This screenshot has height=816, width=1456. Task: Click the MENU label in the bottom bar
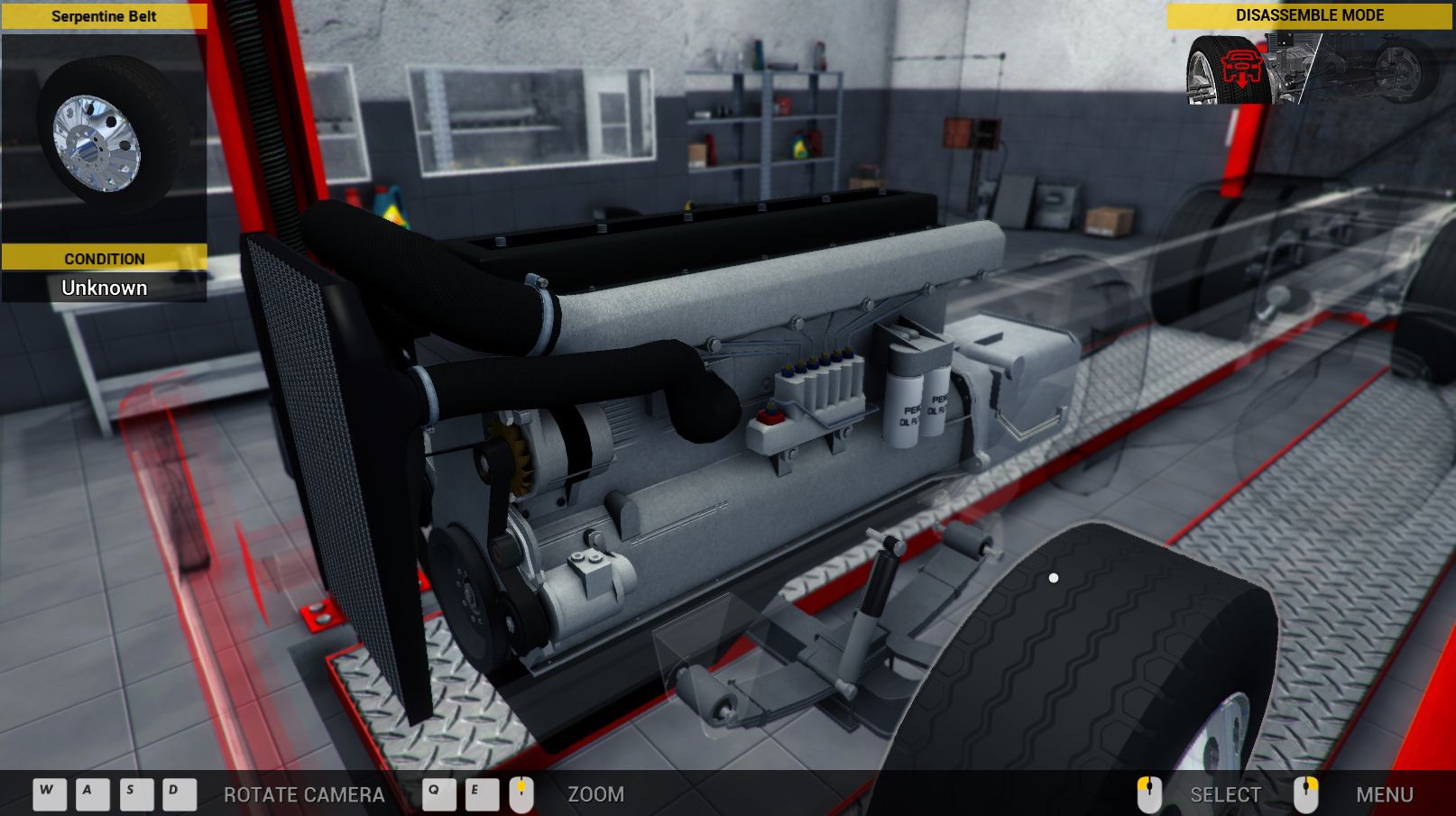coord(1385,795)
